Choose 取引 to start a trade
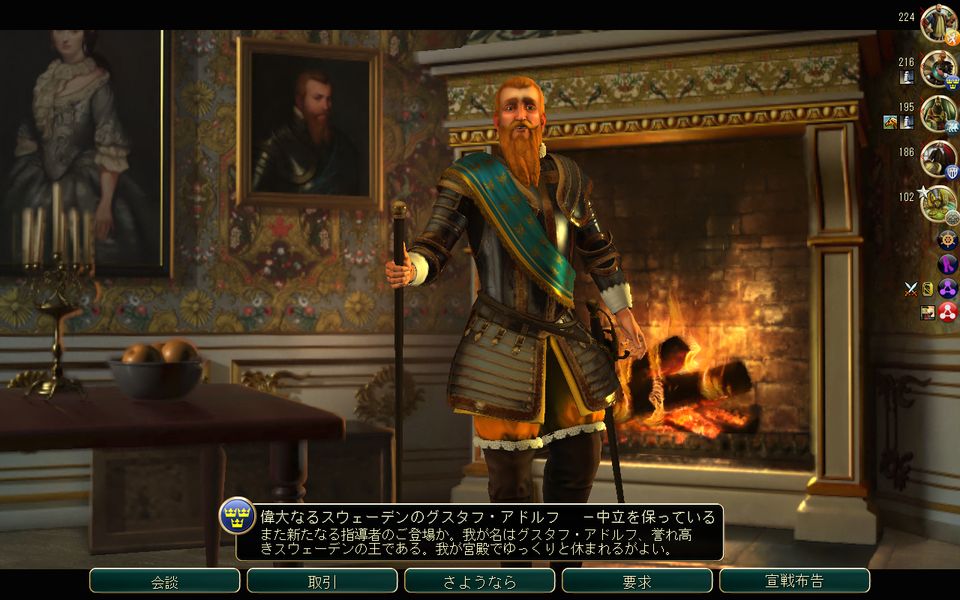The height and width of the screenshot is (600, 960). (x=322, y=581)
